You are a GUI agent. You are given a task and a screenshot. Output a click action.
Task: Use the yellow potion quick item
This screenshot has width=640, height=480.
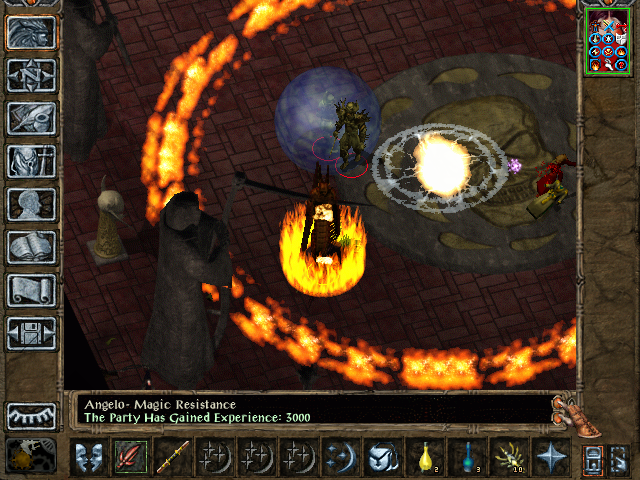424,457
